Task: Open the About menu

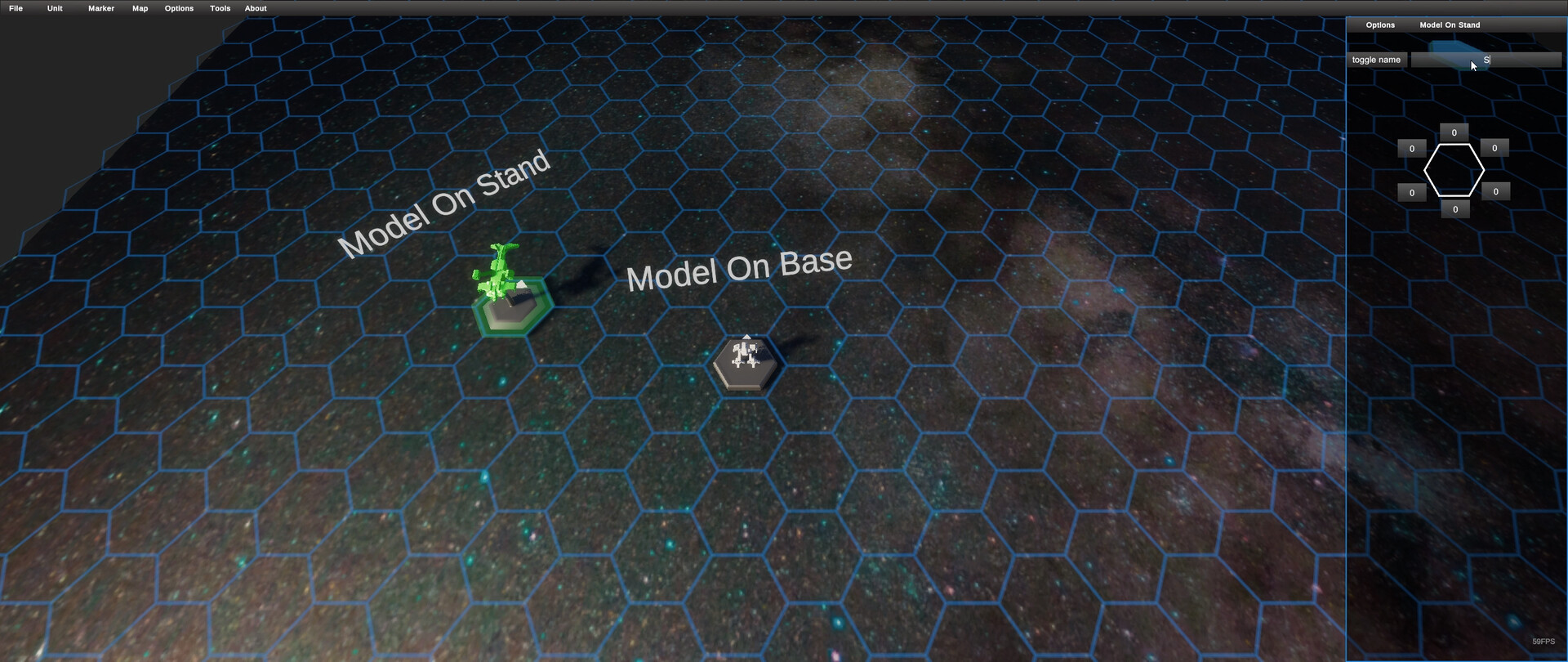Action: tap(256, 8)
